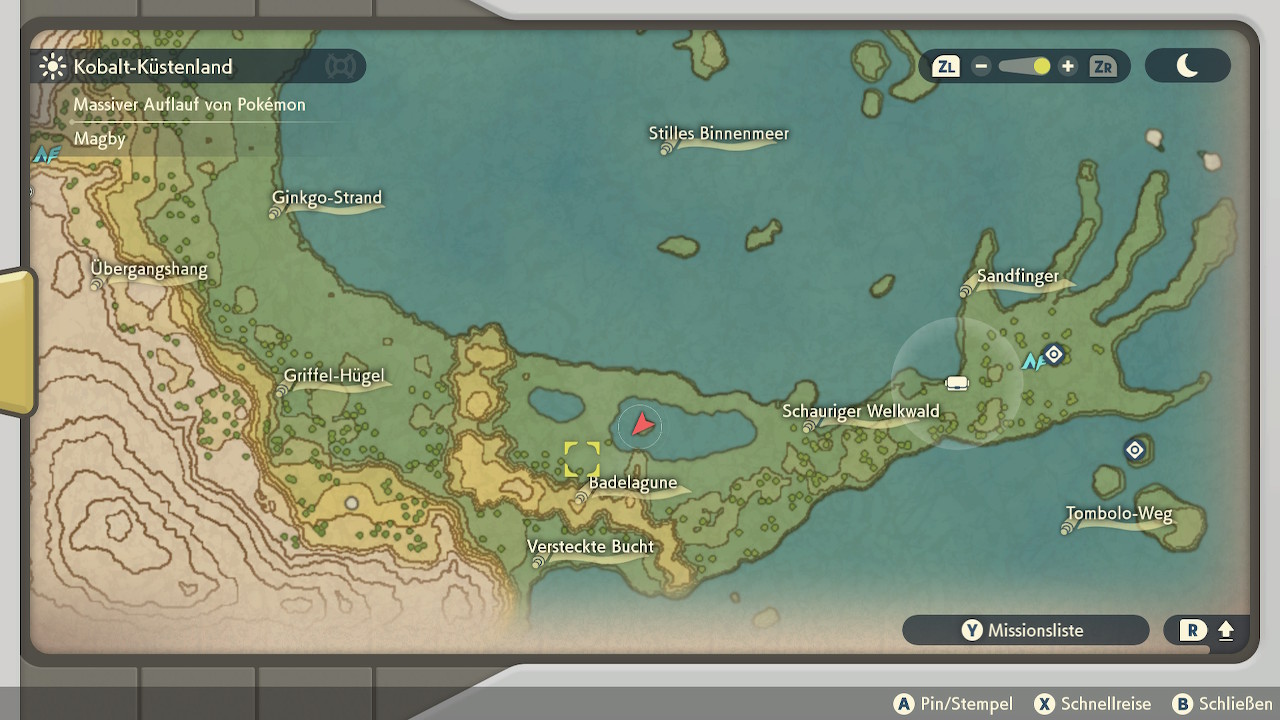1280x720 pixels.
Task: Click the Kobalt-Küstenland area header
Action: click(152, 67)
